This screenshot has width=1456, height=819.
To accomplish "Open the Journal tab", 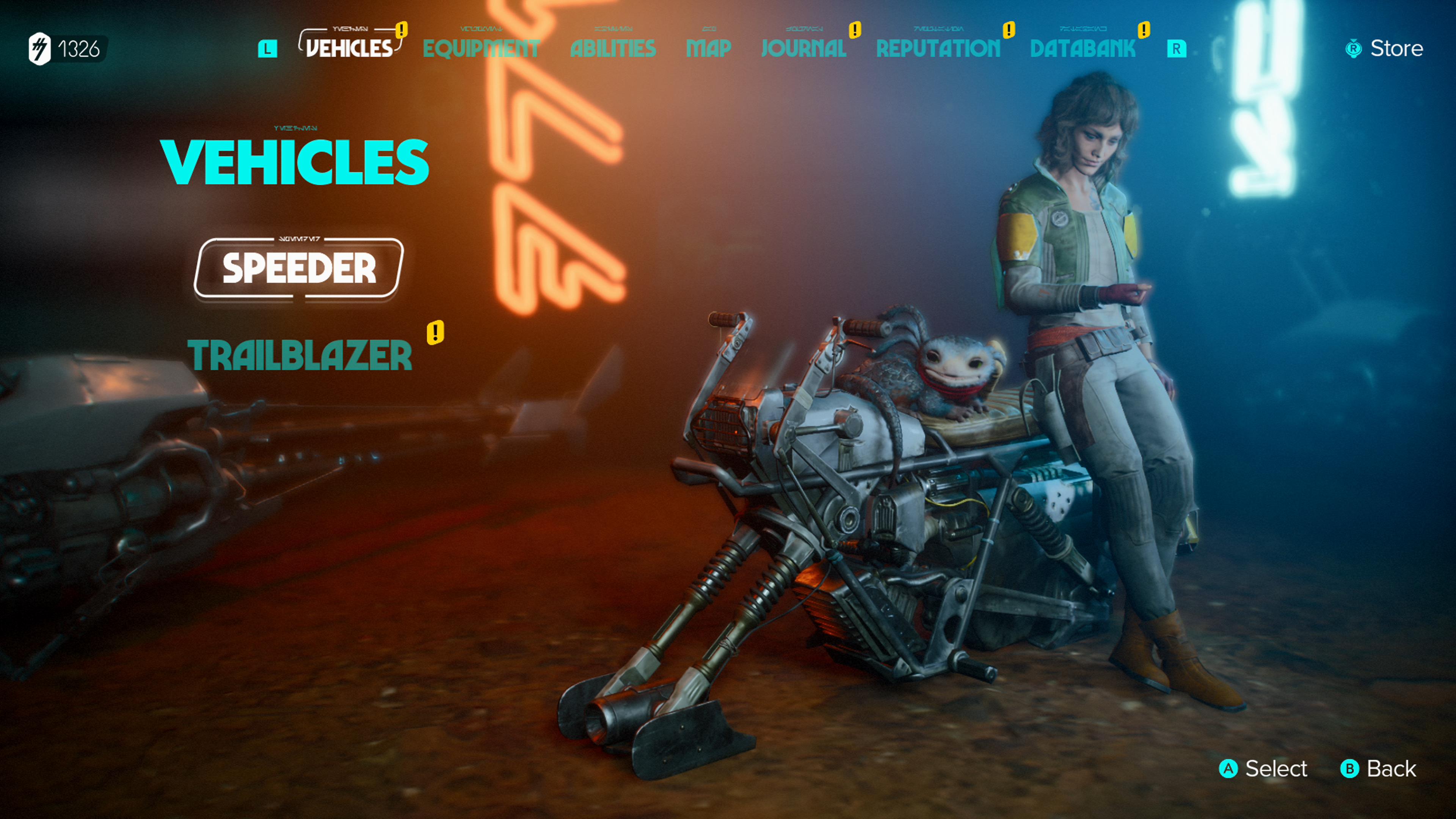I will click(803, 49).
